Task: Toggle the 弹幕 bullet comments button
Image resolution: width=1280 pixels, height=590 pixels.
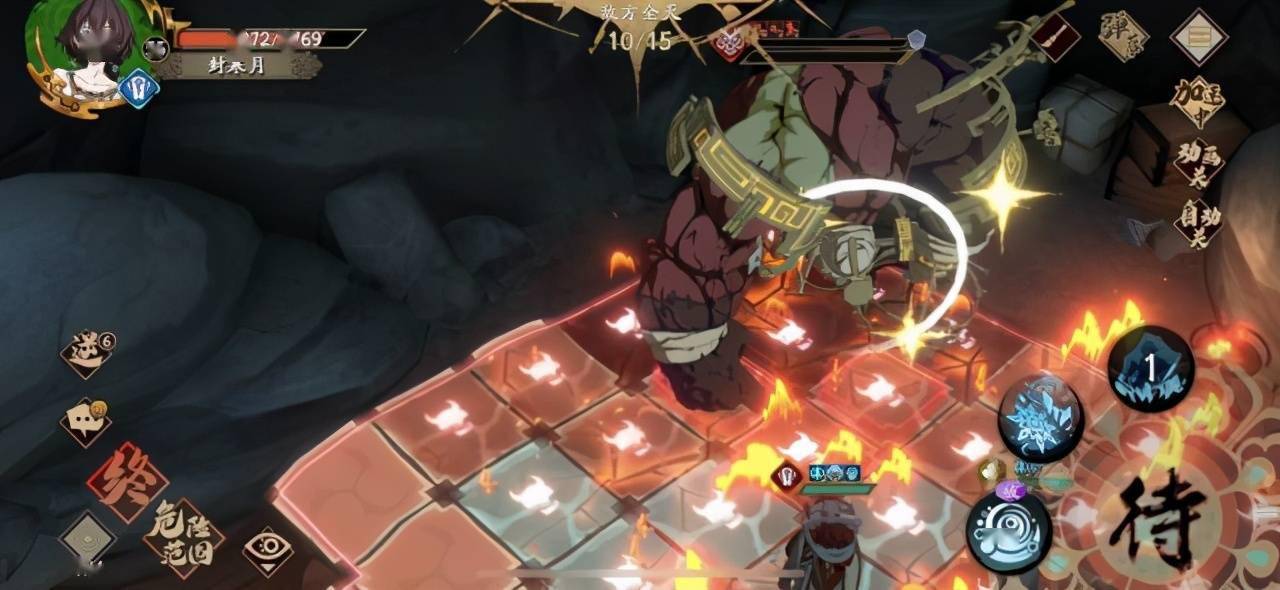Action: pos(1123,36)
